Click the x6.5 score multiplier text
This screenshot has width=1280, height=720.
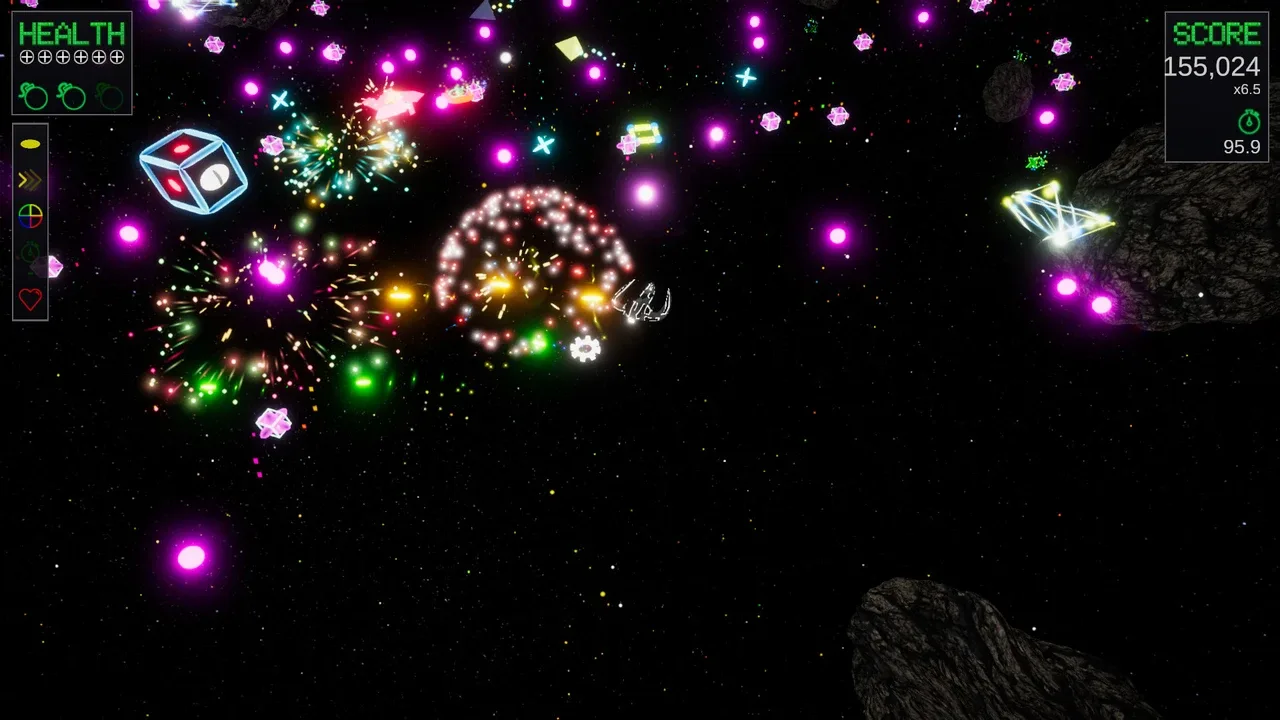click(x=1245, y=88)
